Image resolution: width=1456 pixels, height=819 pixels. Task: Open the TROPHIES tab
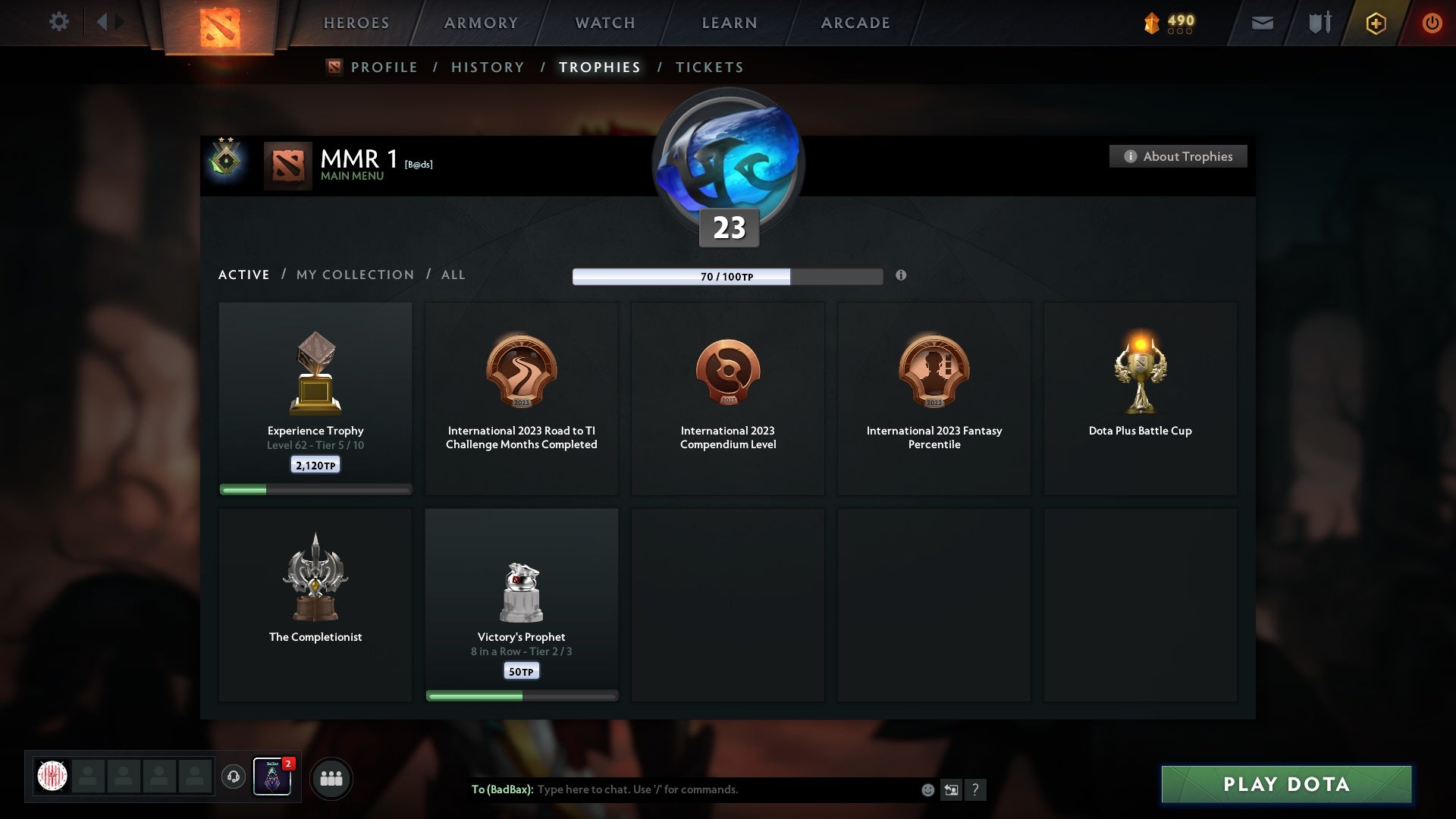pyautogui.click(x=599, y=67)
